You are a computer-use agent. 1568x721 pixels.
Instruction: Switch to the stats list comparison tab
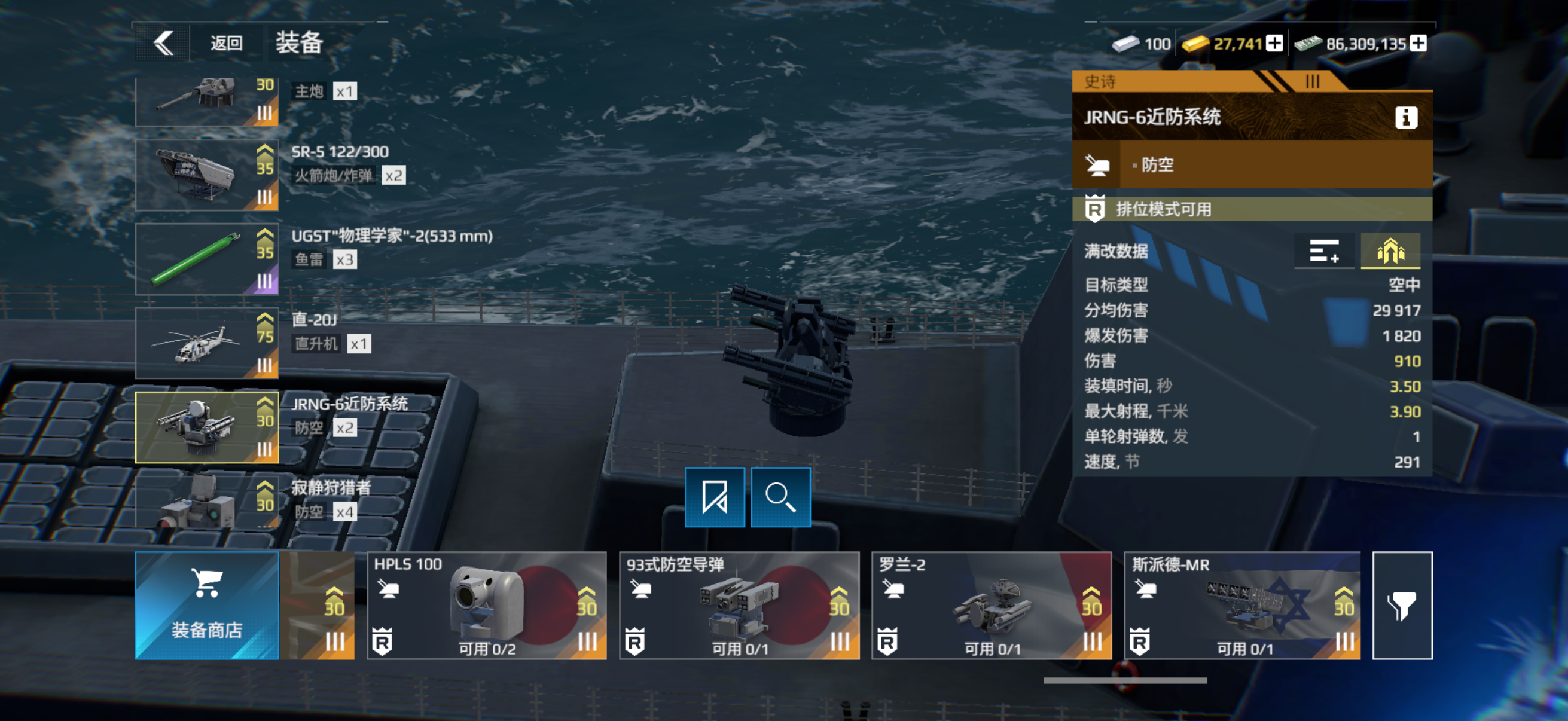click(1324, 250)
